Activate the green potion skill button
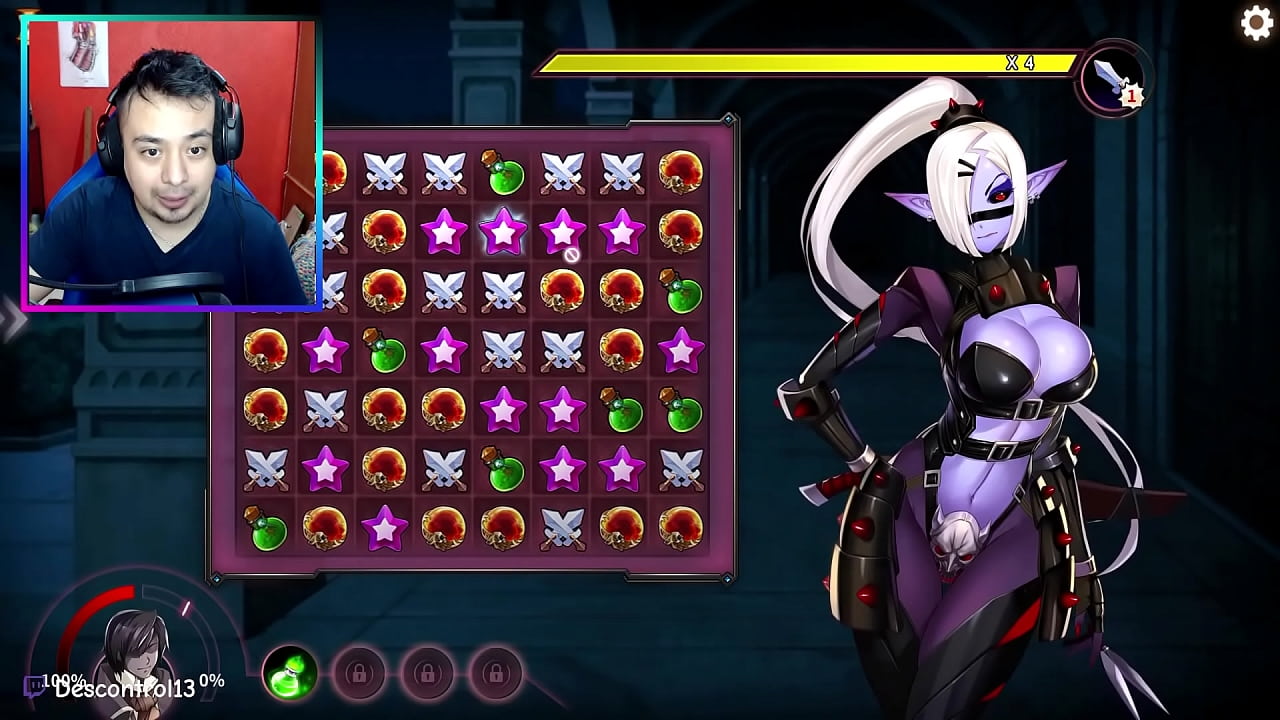 point(291,673)
